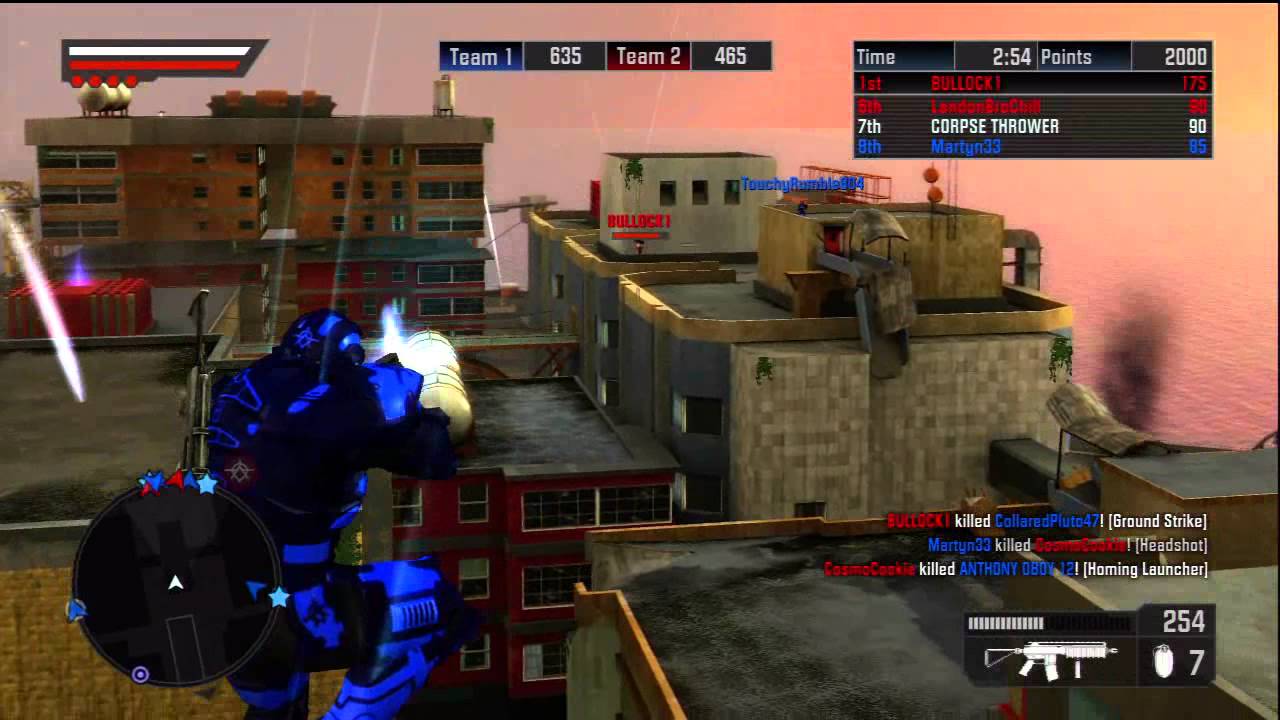Select BULLOCK1's row in the scoreboard
The width and height of the screenshot is (1280, 720).
click(x=1032, y=84)
